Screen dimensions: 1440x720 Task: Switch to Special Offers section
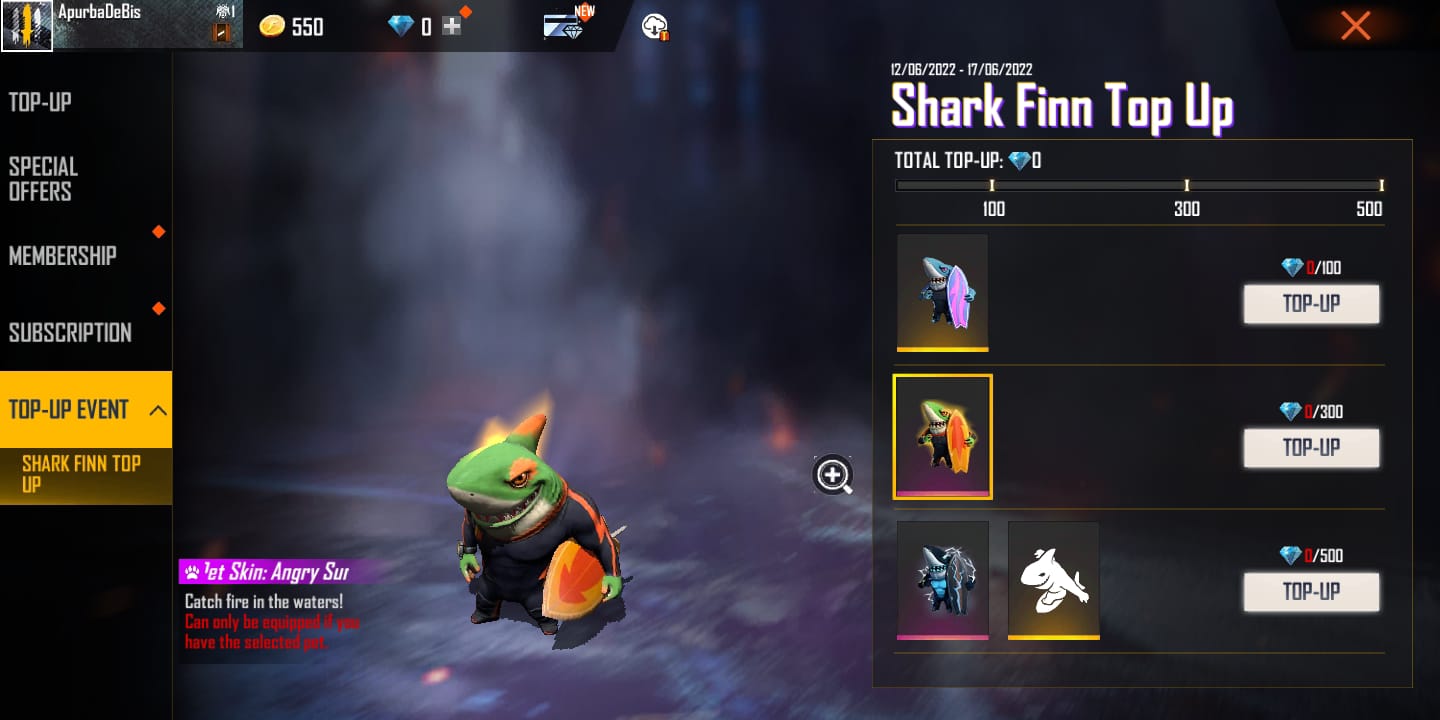pos(43,179)
